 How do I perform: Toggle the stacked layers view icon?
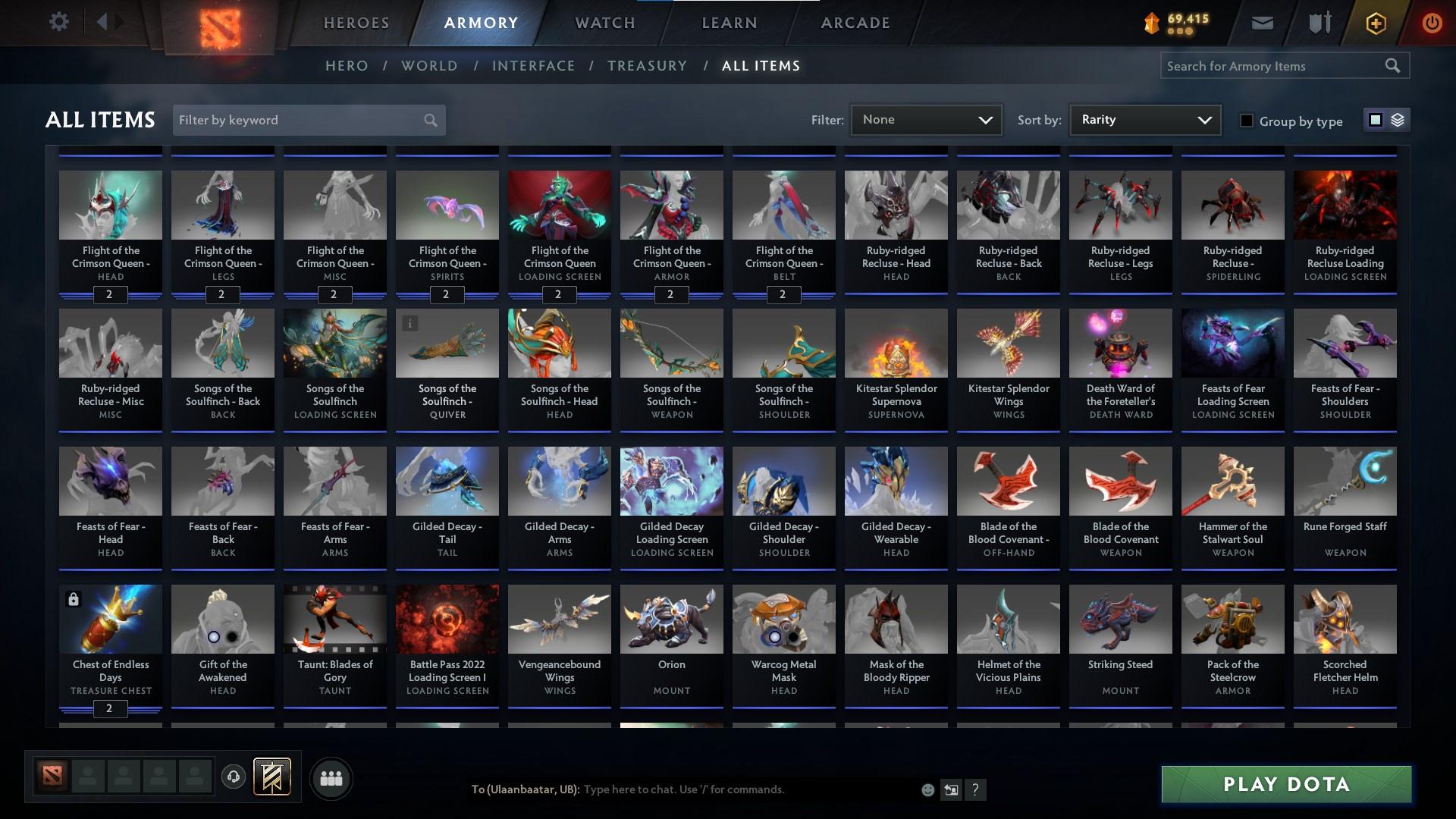[x=1396, y=120]
